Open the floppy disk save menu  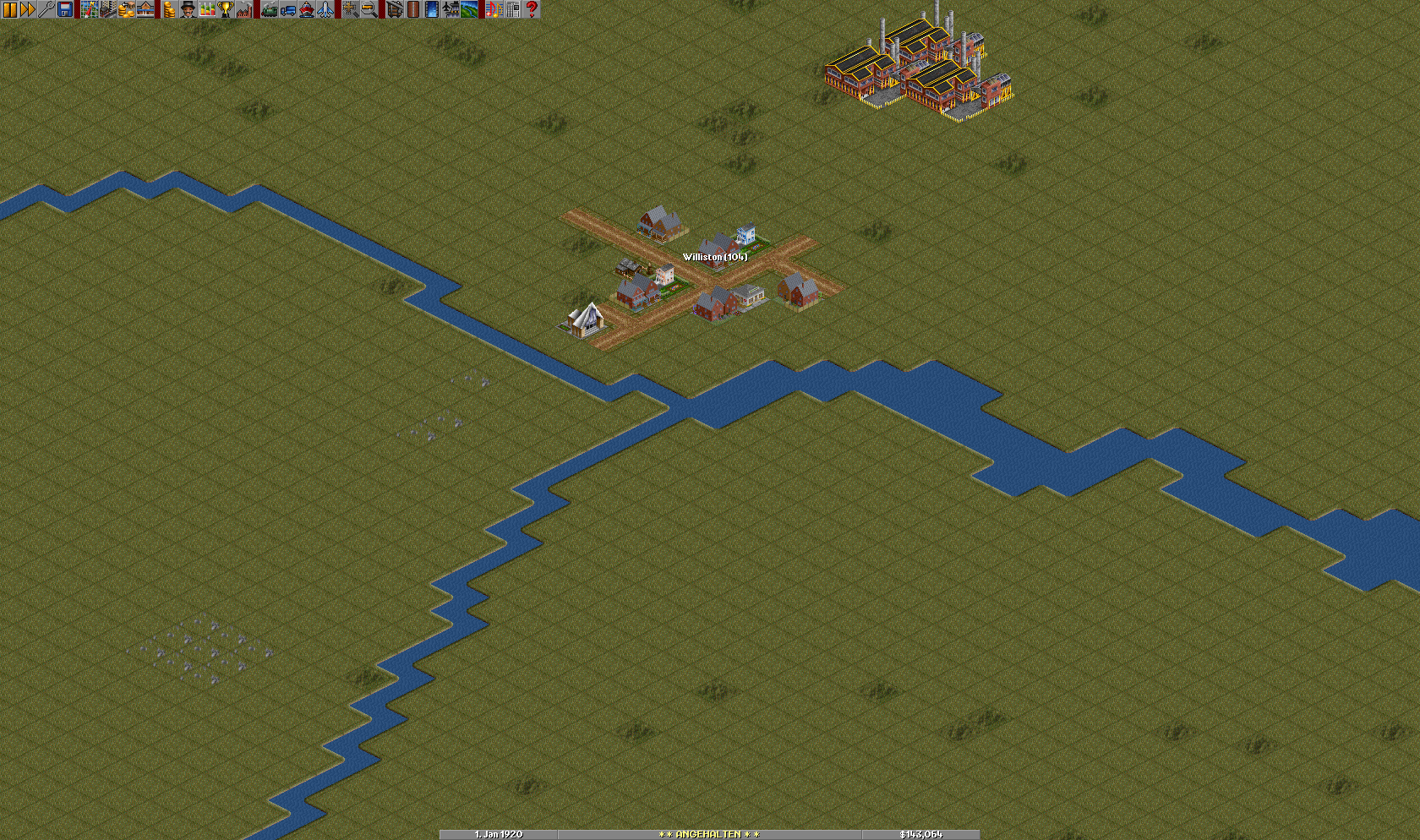point(65,9)
